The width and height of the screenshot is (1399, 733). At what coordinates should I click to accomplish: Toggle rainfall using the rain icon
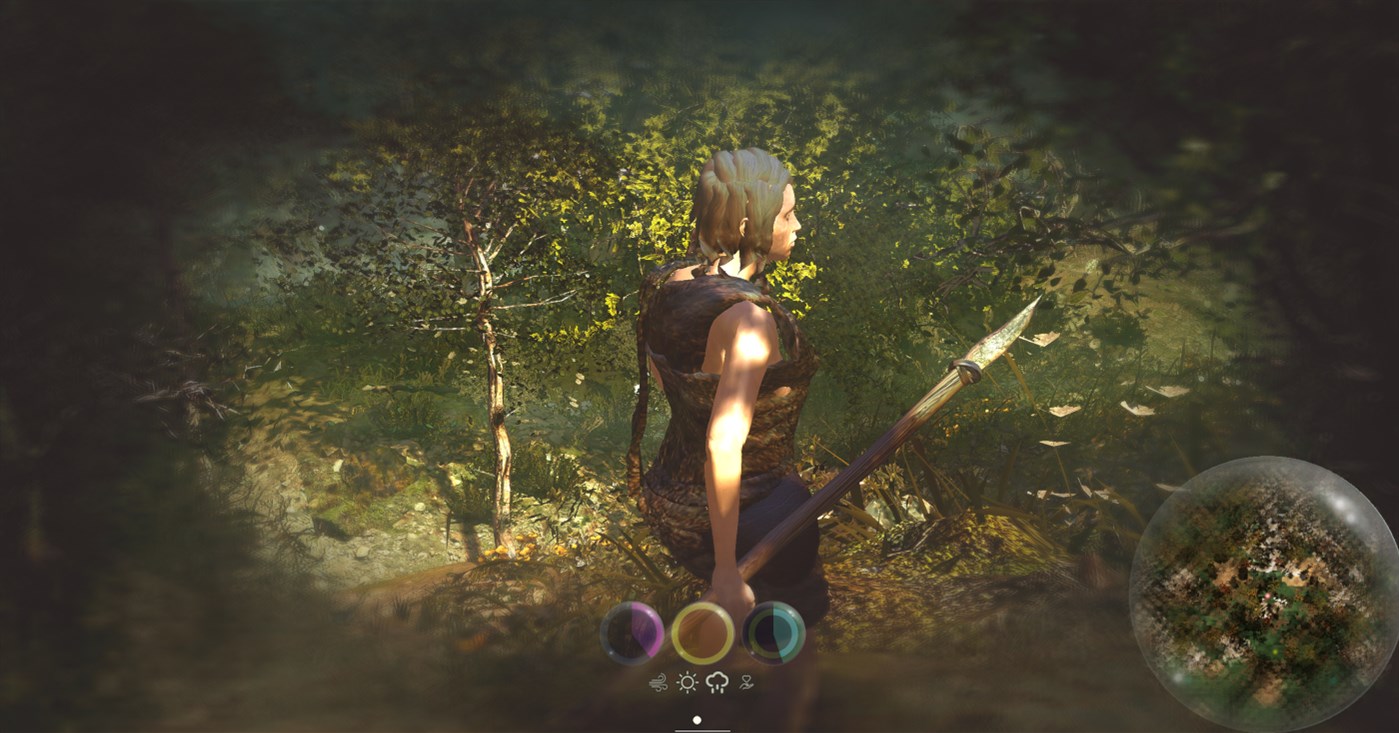click(717, 683)
